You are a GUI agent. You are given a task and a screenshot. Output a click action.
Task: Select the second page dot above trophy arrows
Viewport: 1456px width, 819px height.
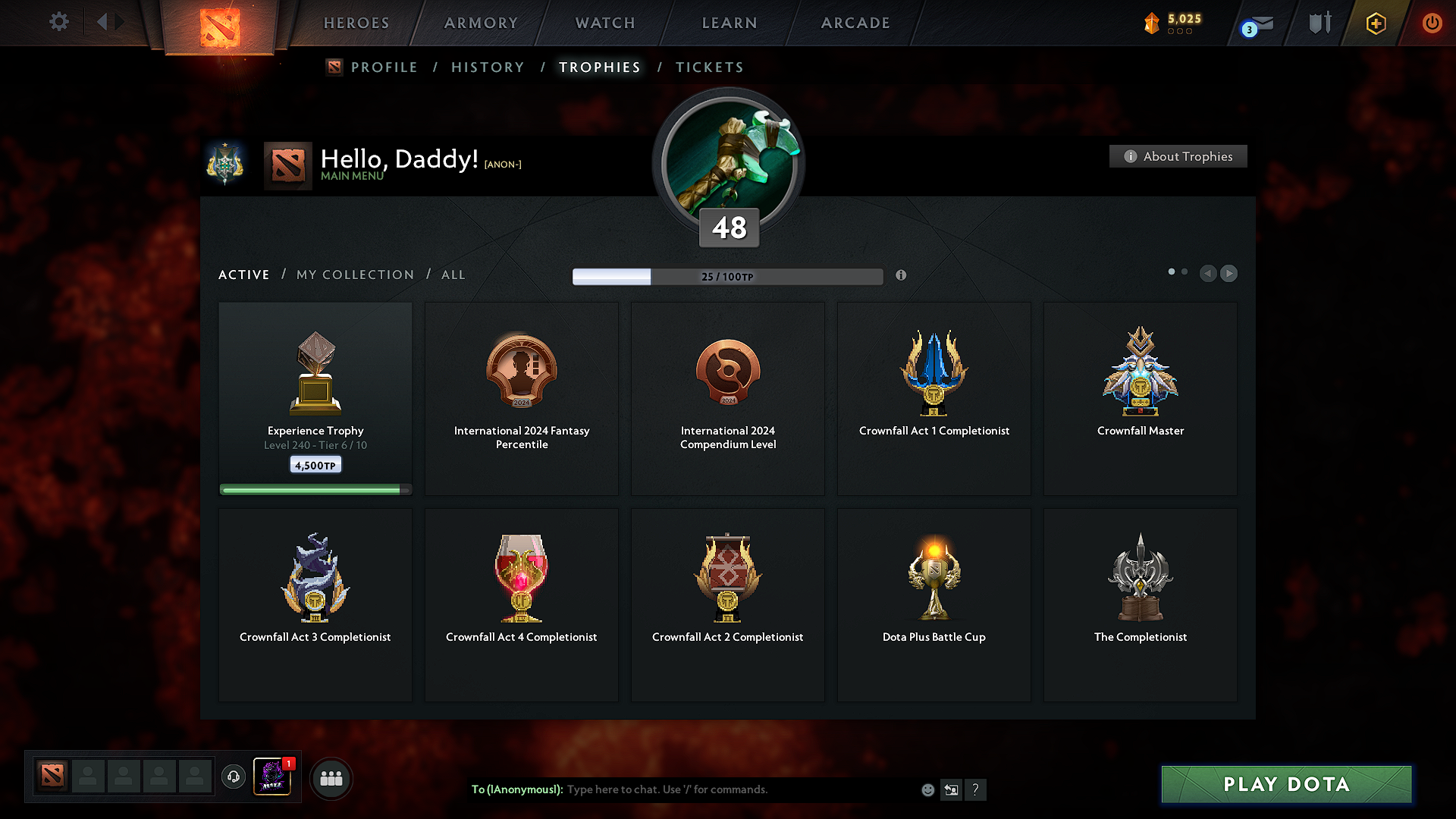(1185, 271)
